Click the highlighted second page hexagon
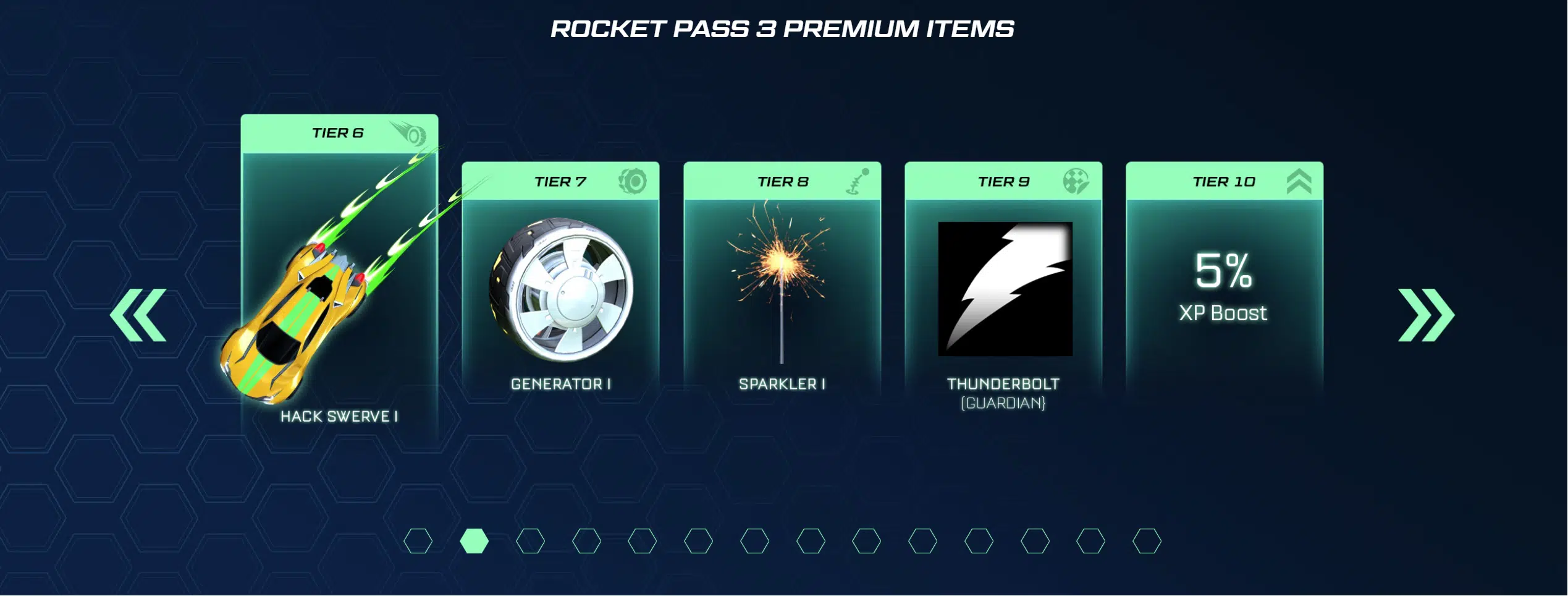The width and height of the screenshot is (1568, 596). [474, 542]
